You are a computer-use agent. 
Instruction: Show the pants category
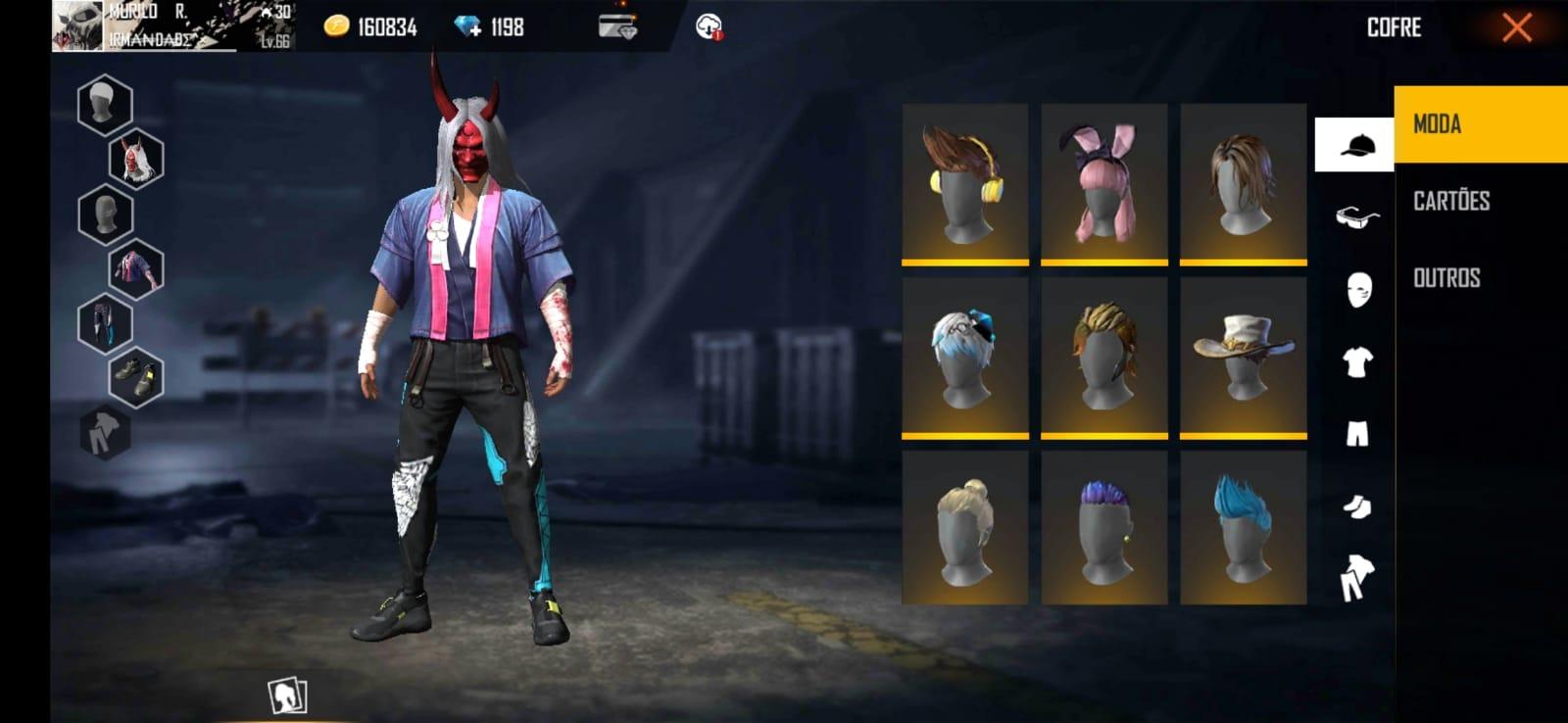(1357, 434)
